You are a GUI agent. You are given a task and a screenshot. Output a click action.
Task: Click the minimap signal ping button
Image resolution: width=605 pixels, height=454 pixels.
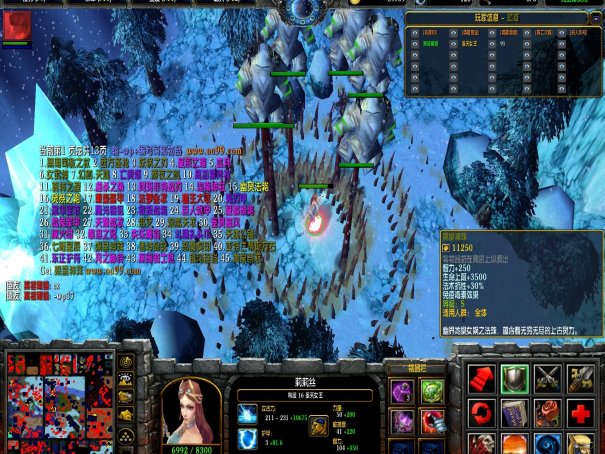(x=127, y=361)
